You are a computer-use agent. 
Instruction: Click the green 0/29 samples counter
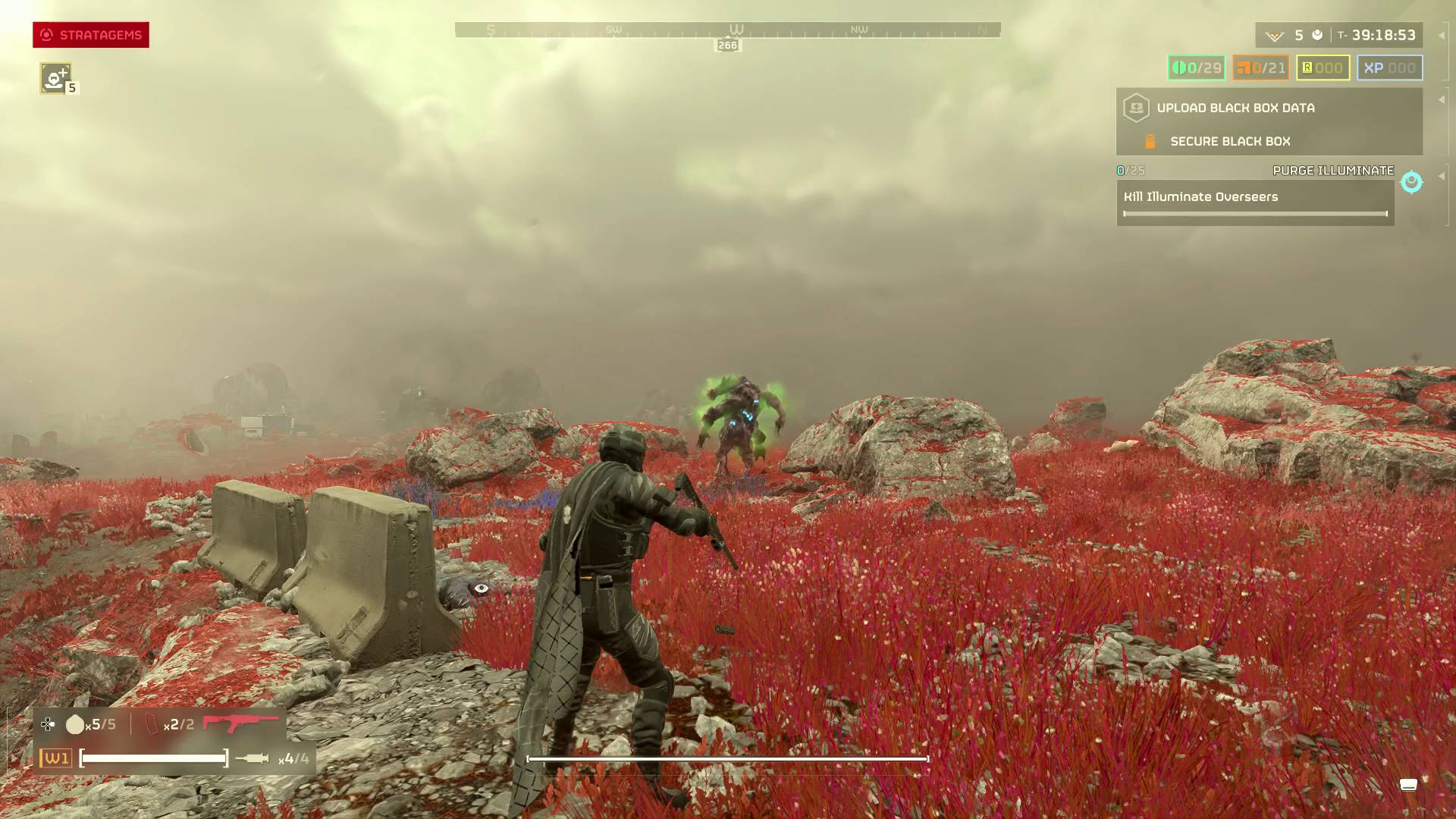(x=1194, y=67)
